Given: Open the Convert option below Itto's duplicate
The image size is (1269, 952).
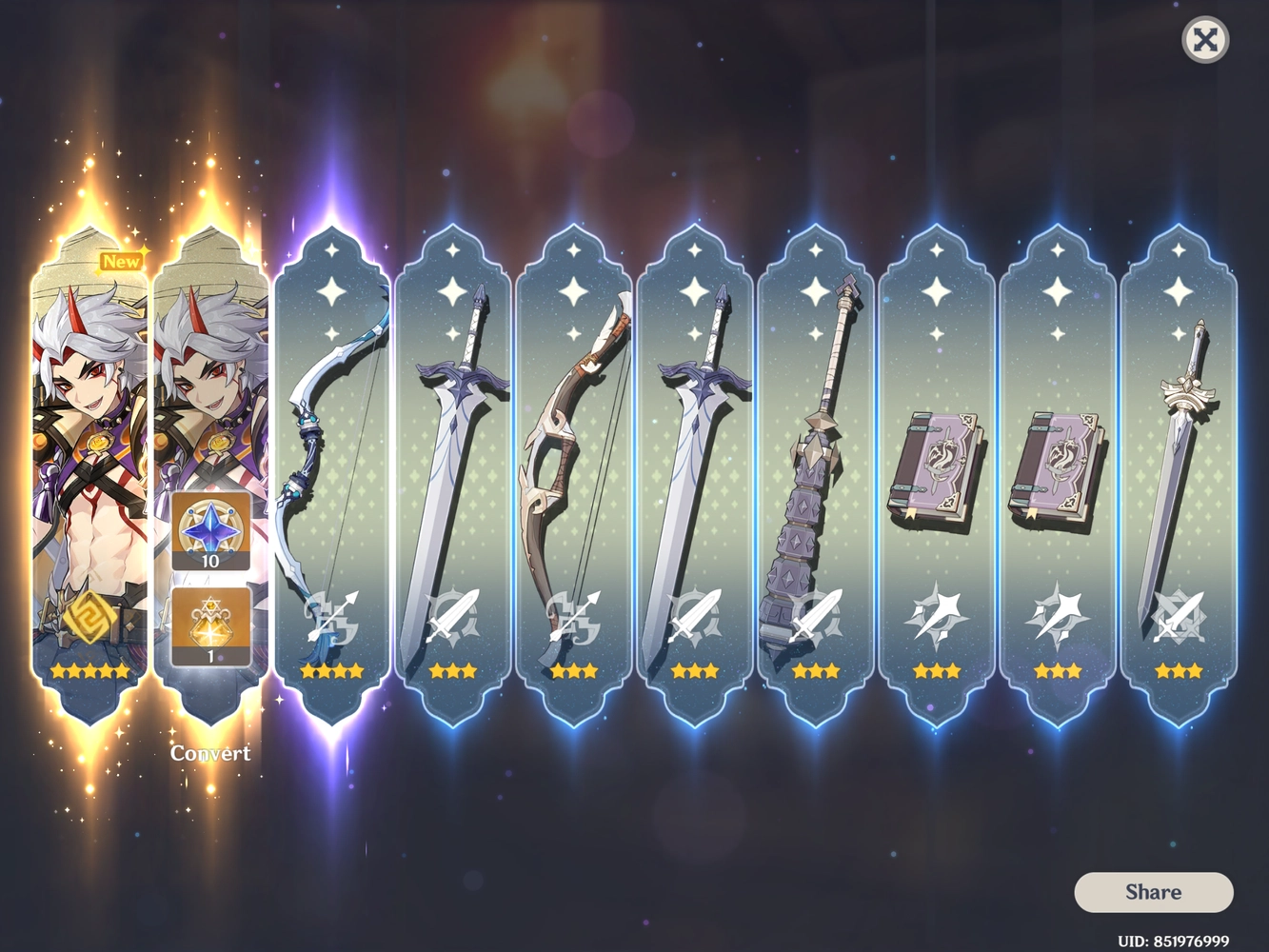Looking at the screenshot, I should point(210,753).
